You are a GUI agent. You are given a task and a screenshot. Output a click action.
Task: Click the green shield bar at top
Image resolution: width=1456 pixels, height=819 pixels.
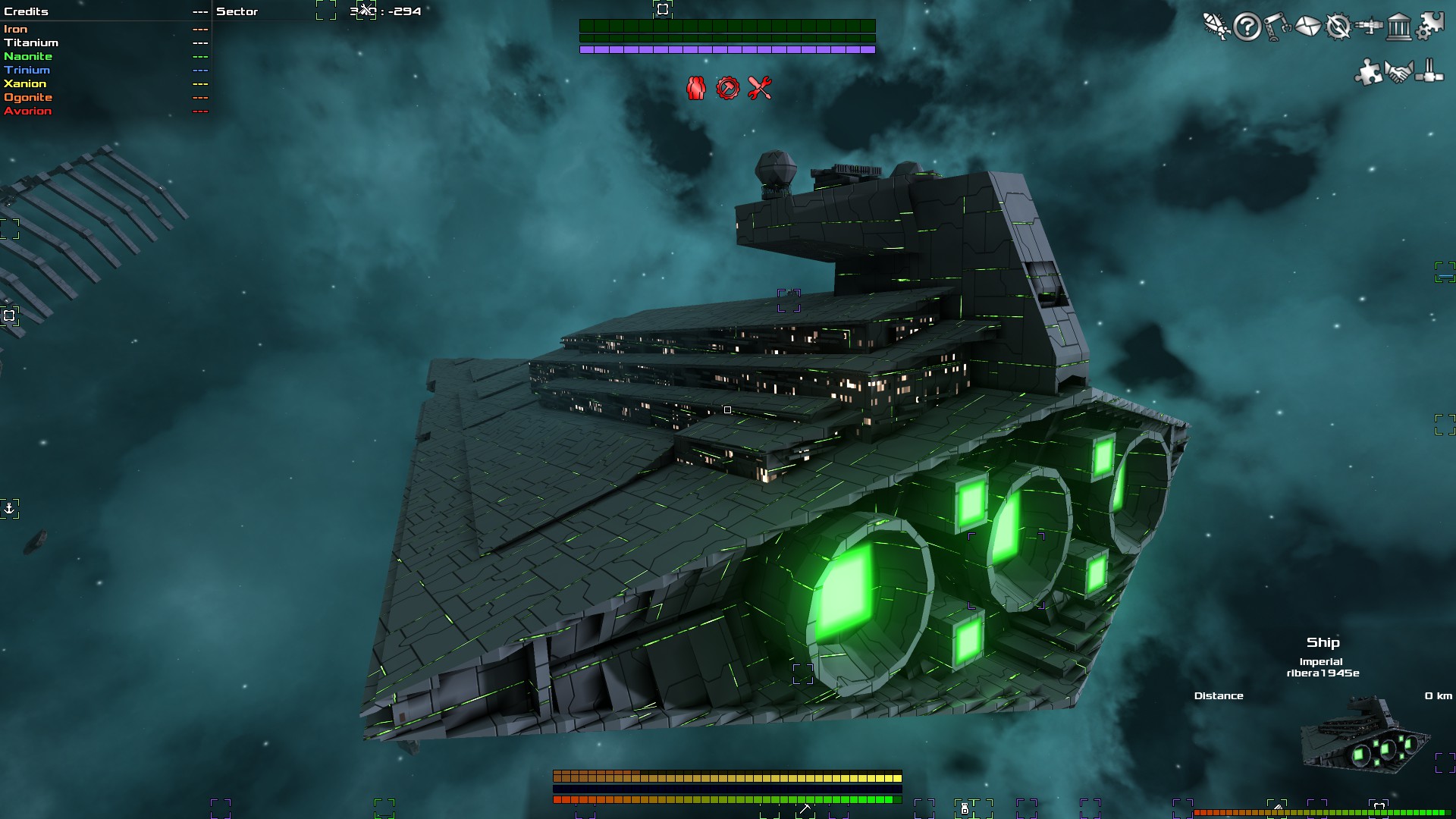click(727, 25)
